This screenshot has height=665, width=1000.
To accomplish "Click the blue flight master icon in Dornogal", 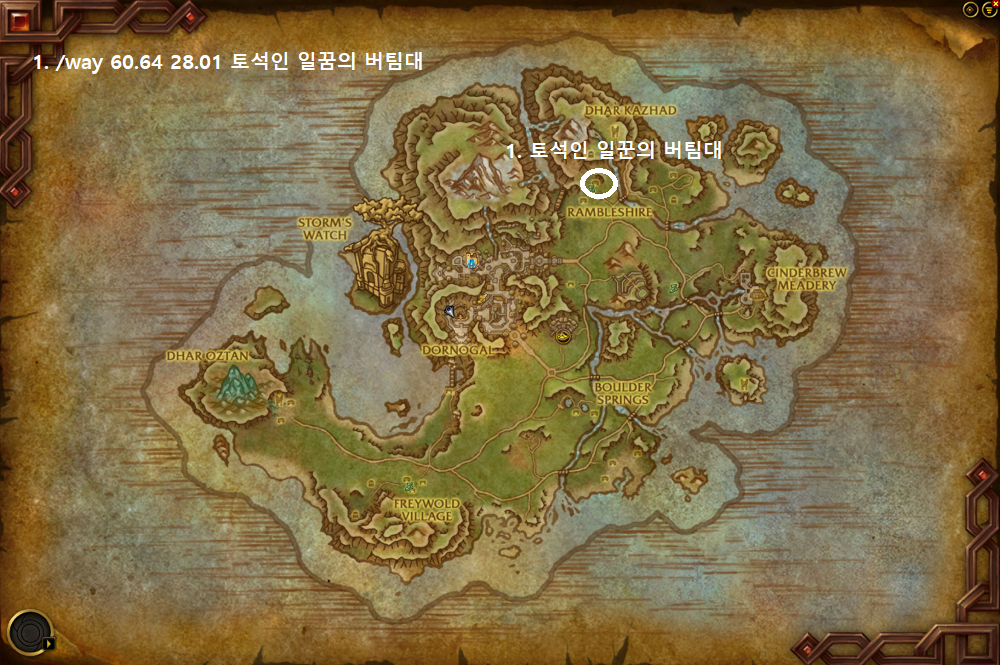I will tap(471, 262).
